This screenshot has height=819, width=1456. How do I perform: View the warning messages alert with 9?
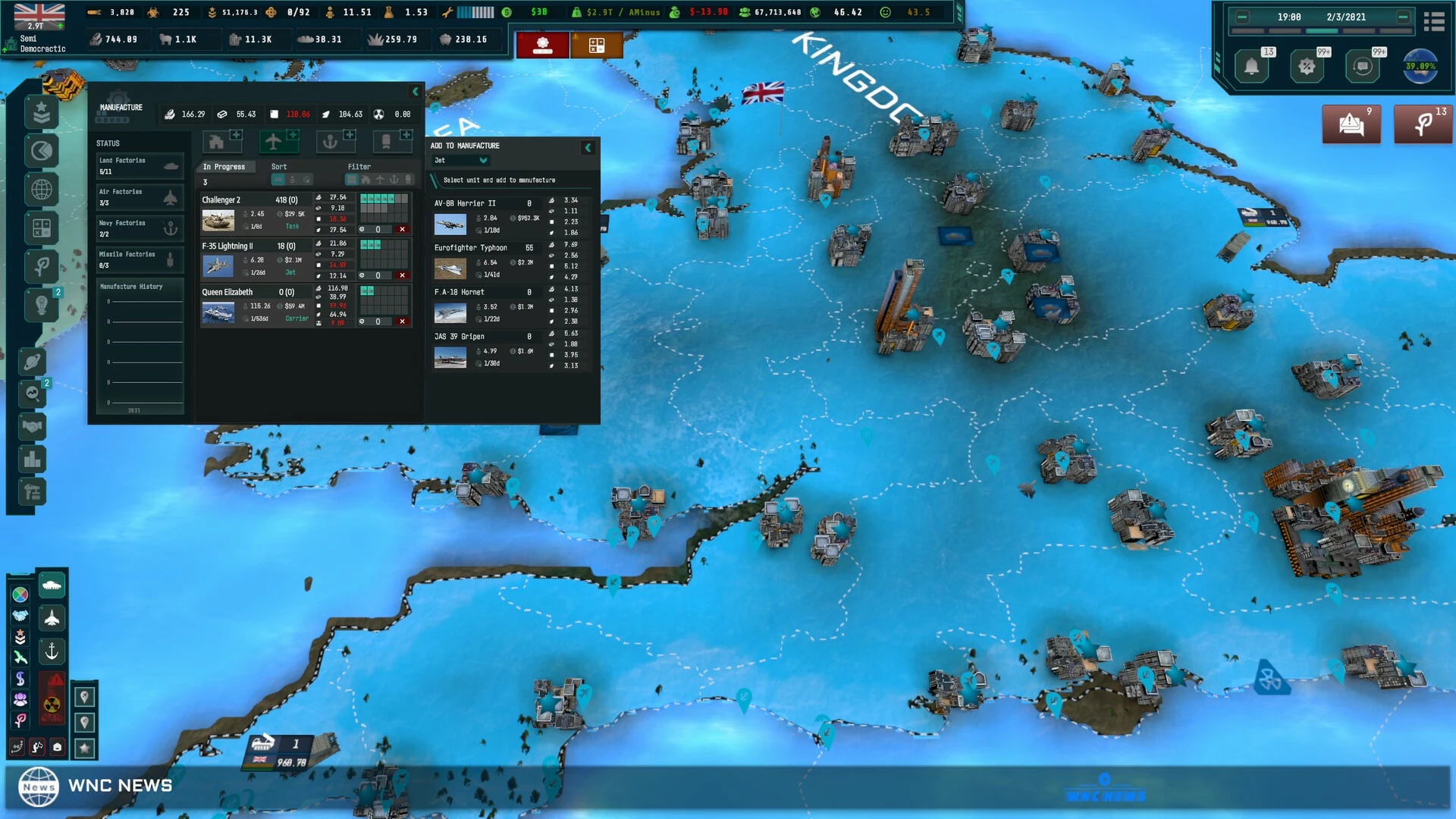[x=1351, y=124]
